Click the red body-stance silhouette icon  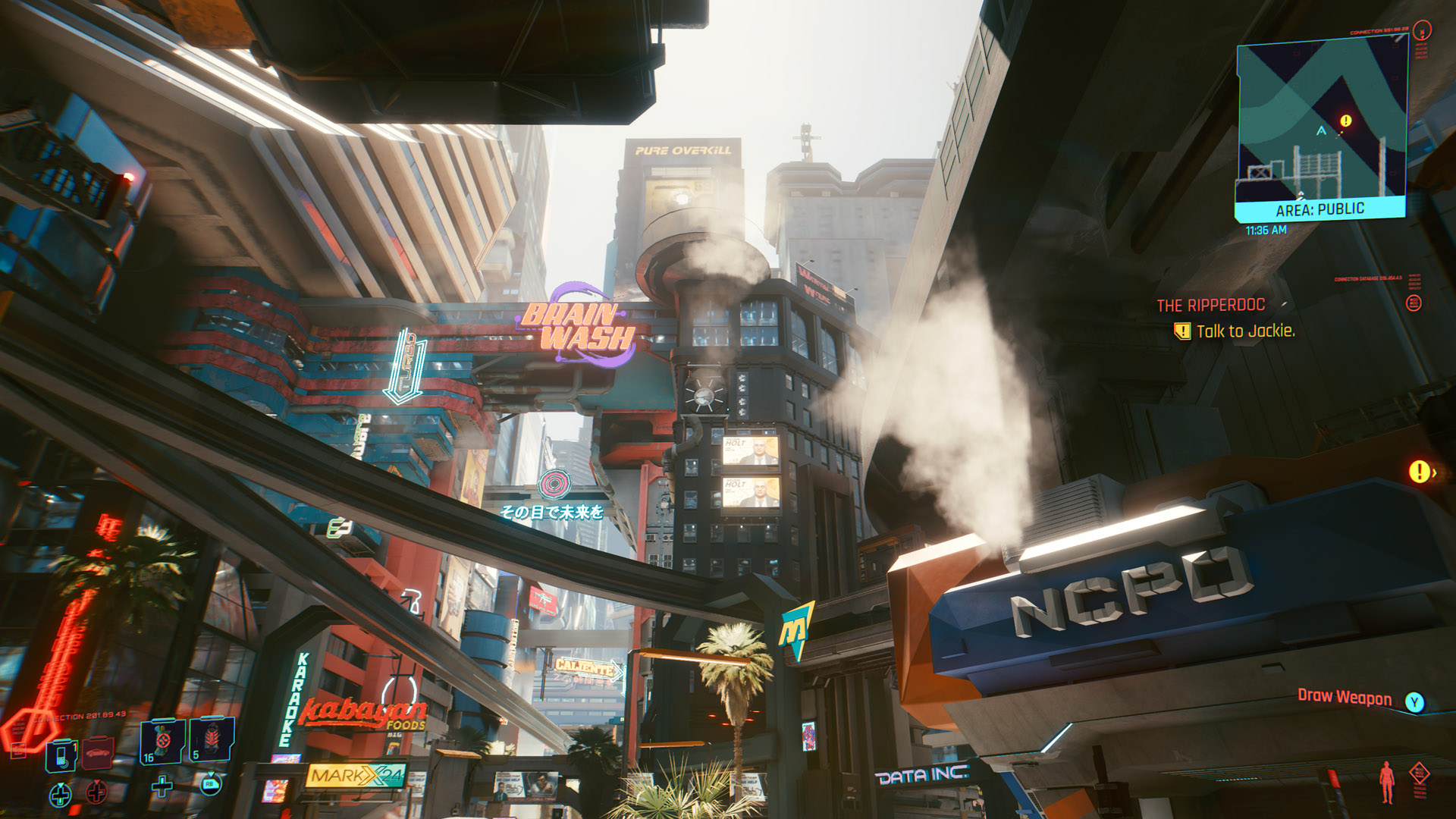coord(1387,782)
